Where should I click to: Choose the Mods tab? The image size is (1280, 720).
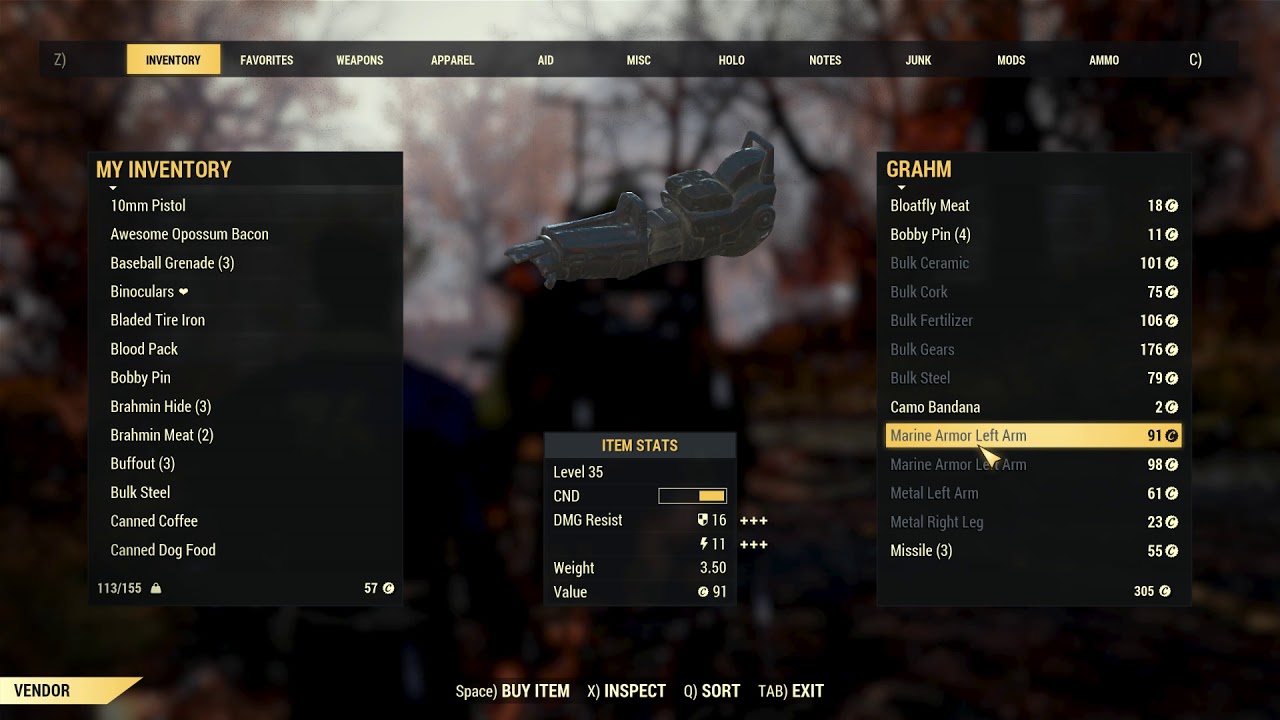1011,60
